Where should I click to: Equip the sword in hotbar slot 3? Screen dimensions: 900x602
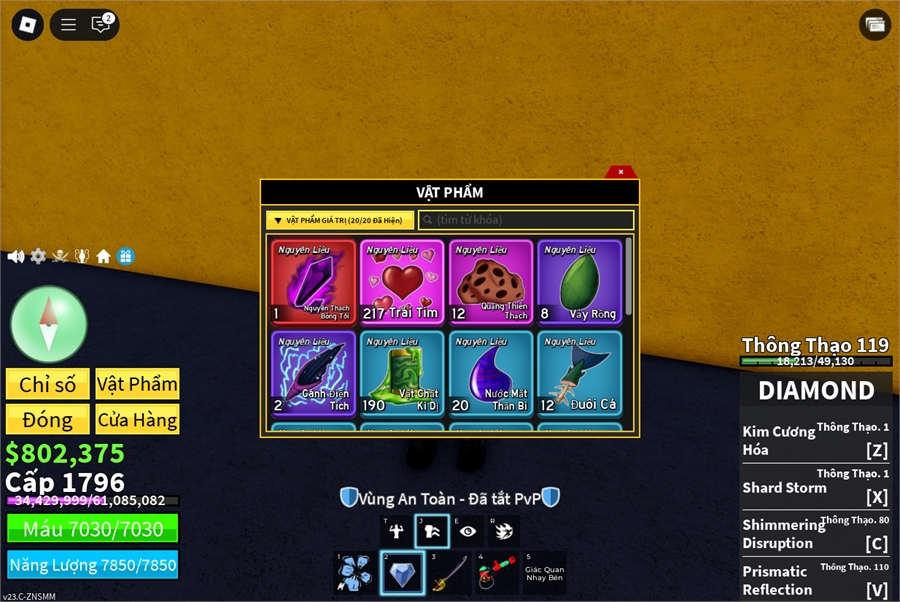click(x=449, y=573)
